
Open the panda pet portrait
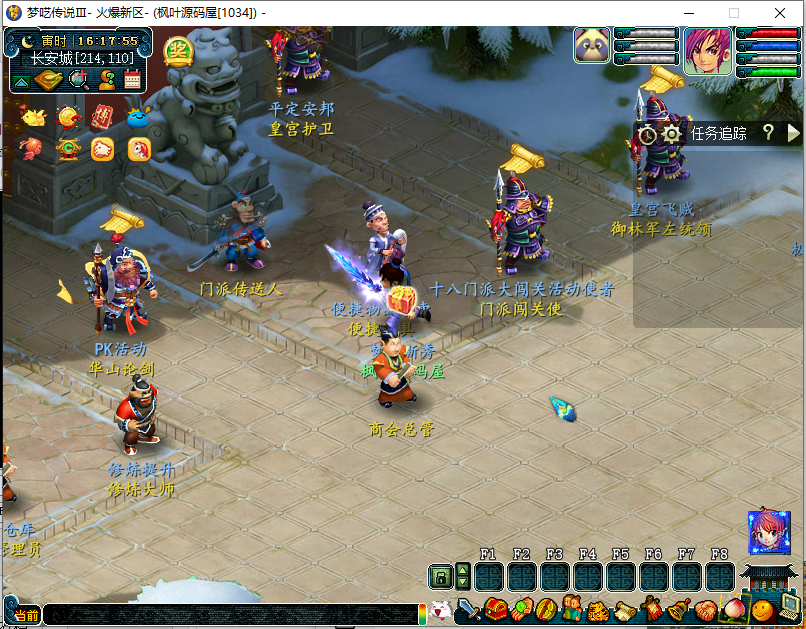(x=592, y=46)
